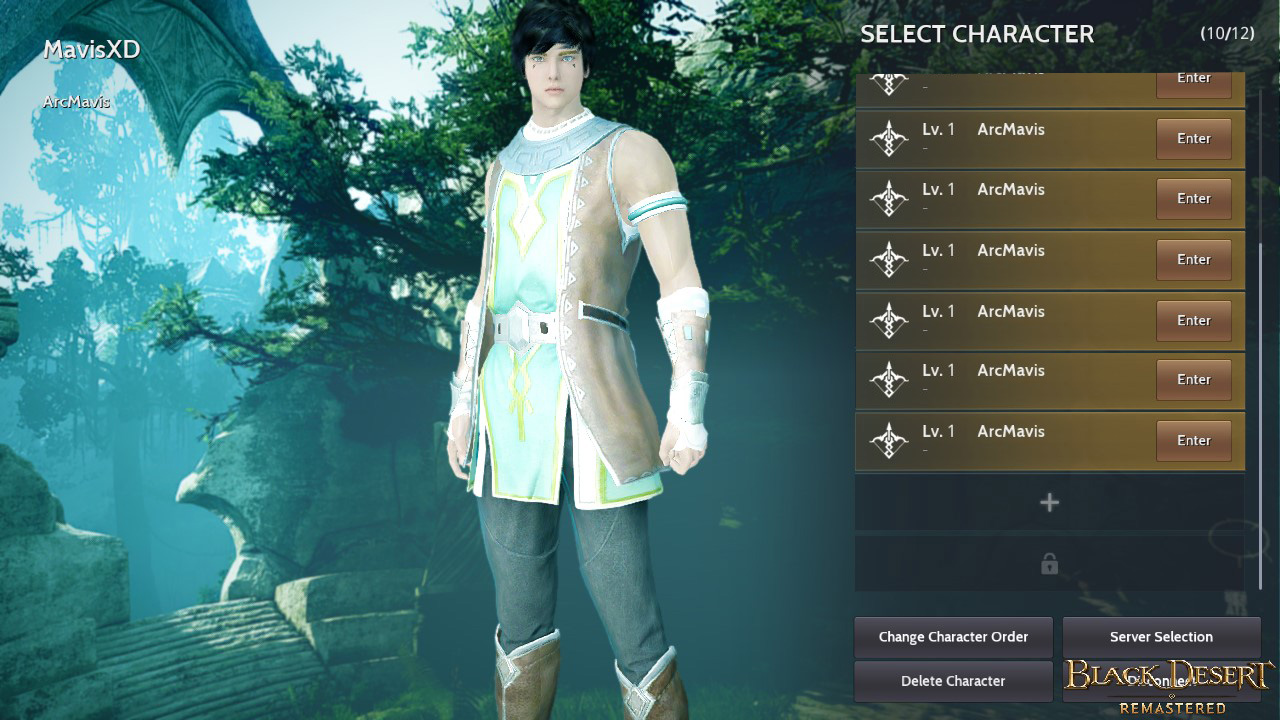Select the fourth ArcMavis character row

(1010, 320)
